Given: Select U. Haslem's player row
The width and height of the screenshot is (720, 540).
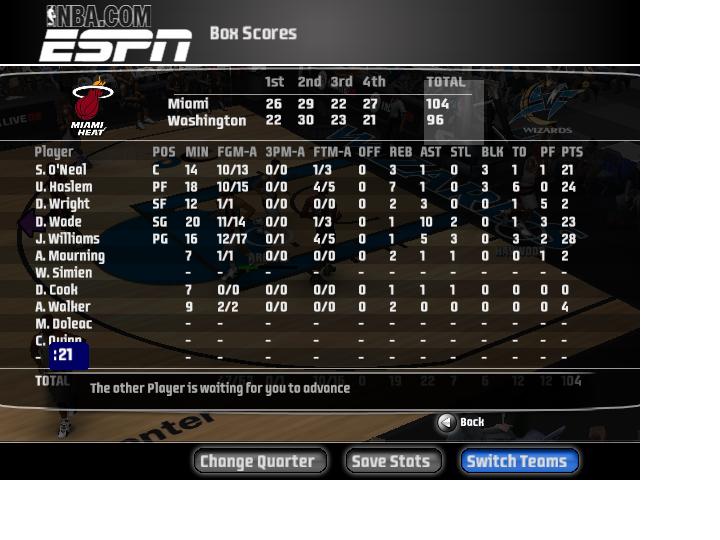Looking at the screenshot, I should (x=63, y=187).
